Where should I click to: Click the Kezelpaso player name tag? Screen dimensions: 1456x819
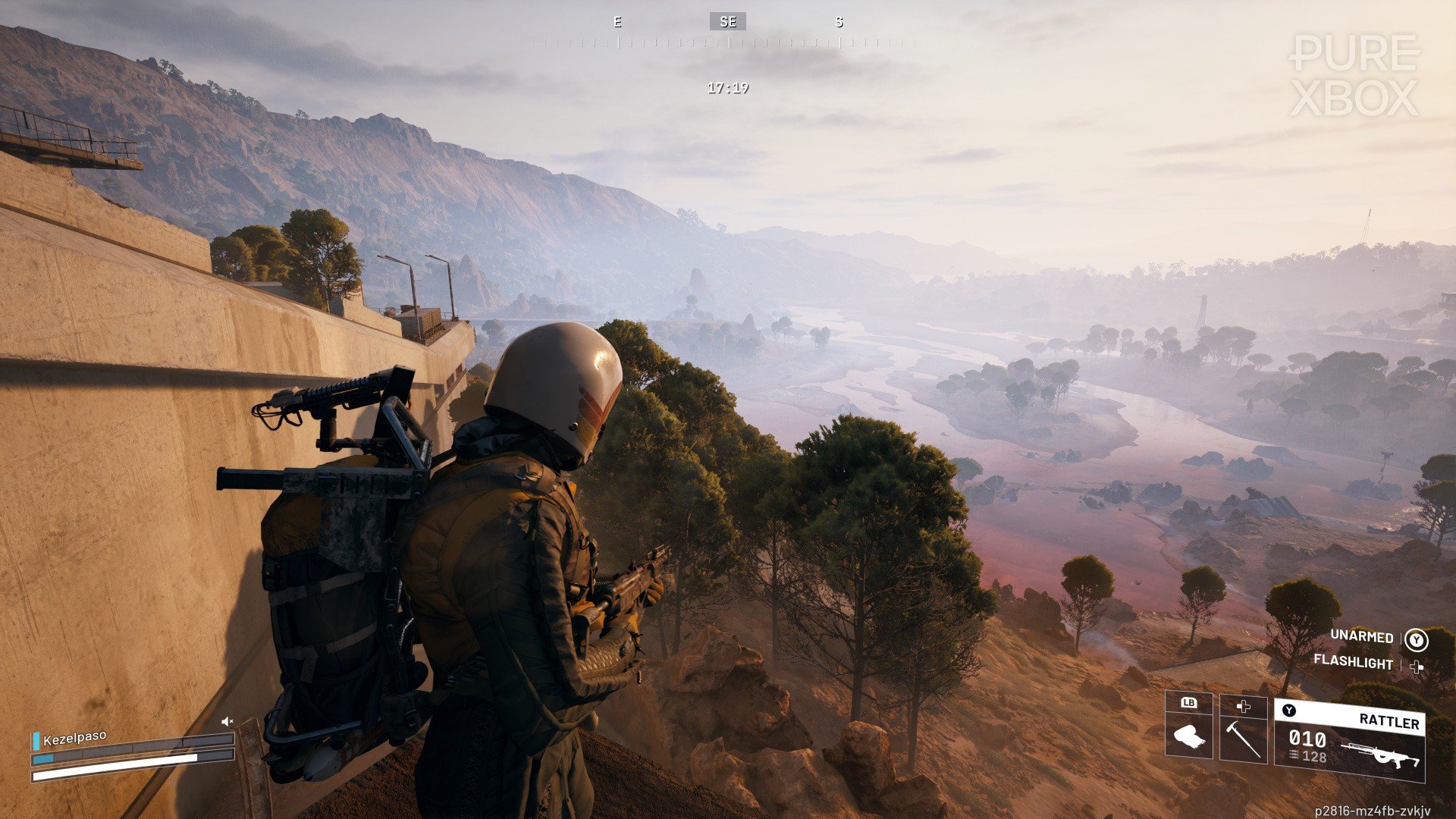click(74, 738)
